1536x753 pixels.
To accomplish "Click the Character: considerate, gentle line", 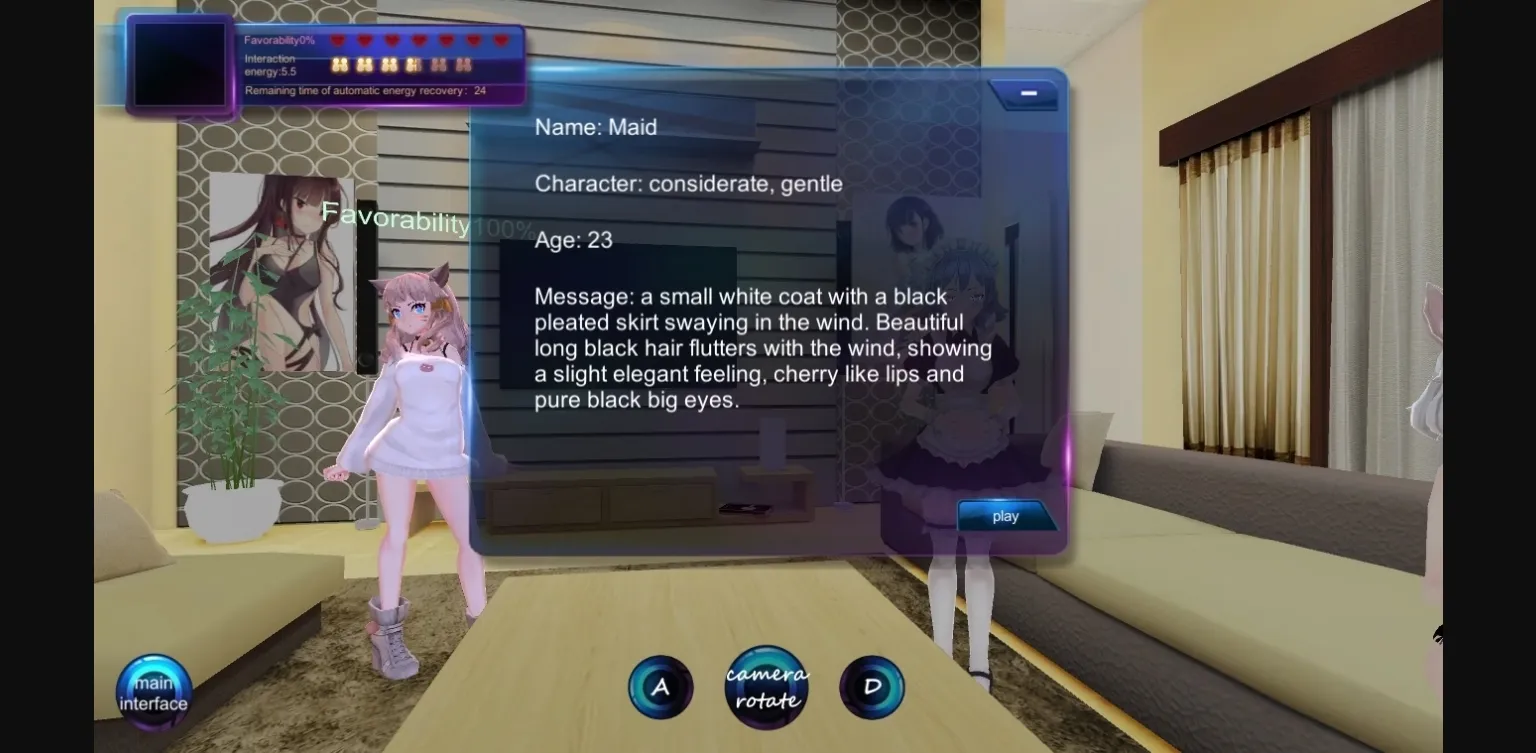I will tap(688, 184).
